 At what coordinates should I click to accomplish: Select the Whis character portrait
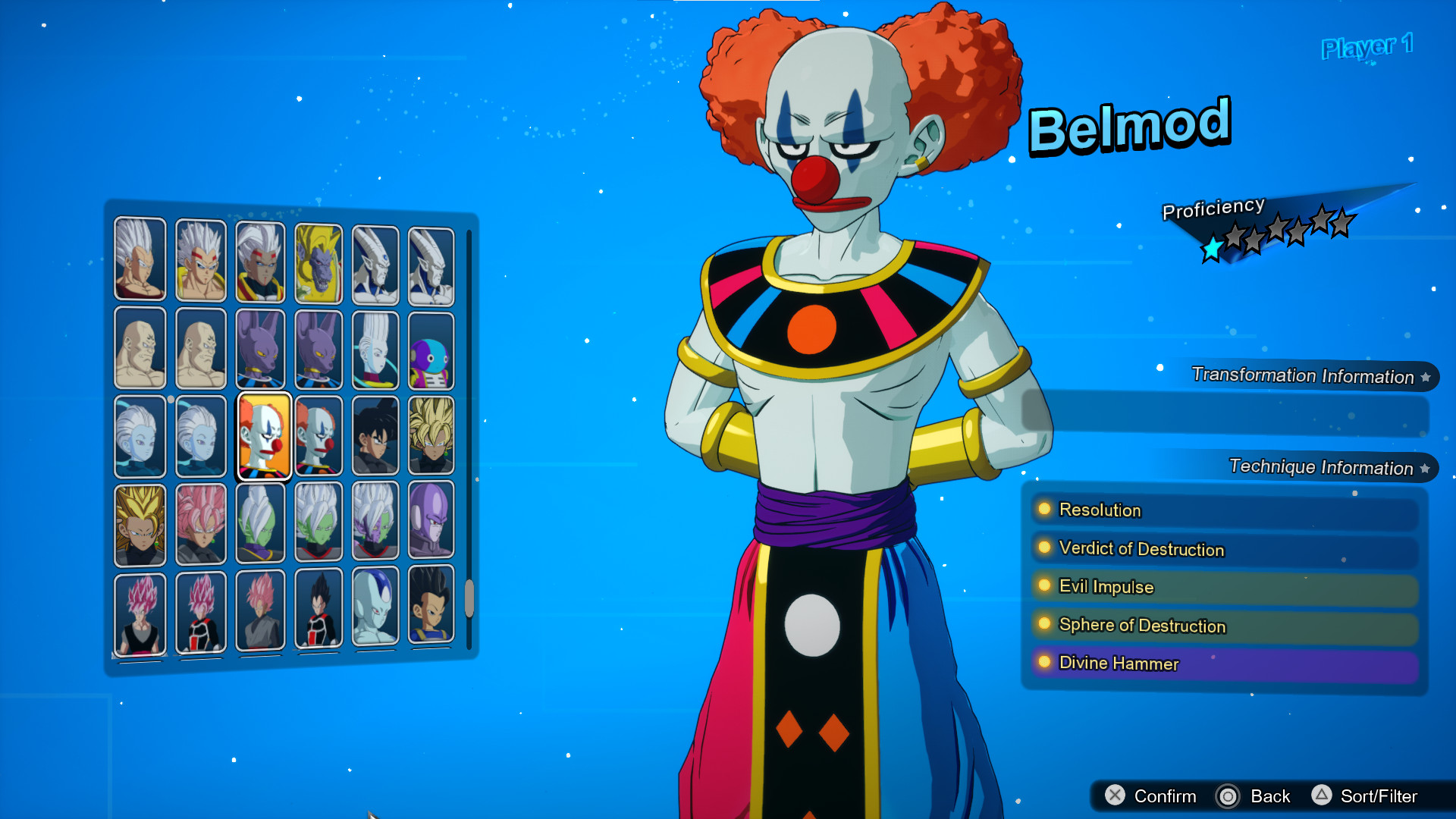(x=375, y=349)
